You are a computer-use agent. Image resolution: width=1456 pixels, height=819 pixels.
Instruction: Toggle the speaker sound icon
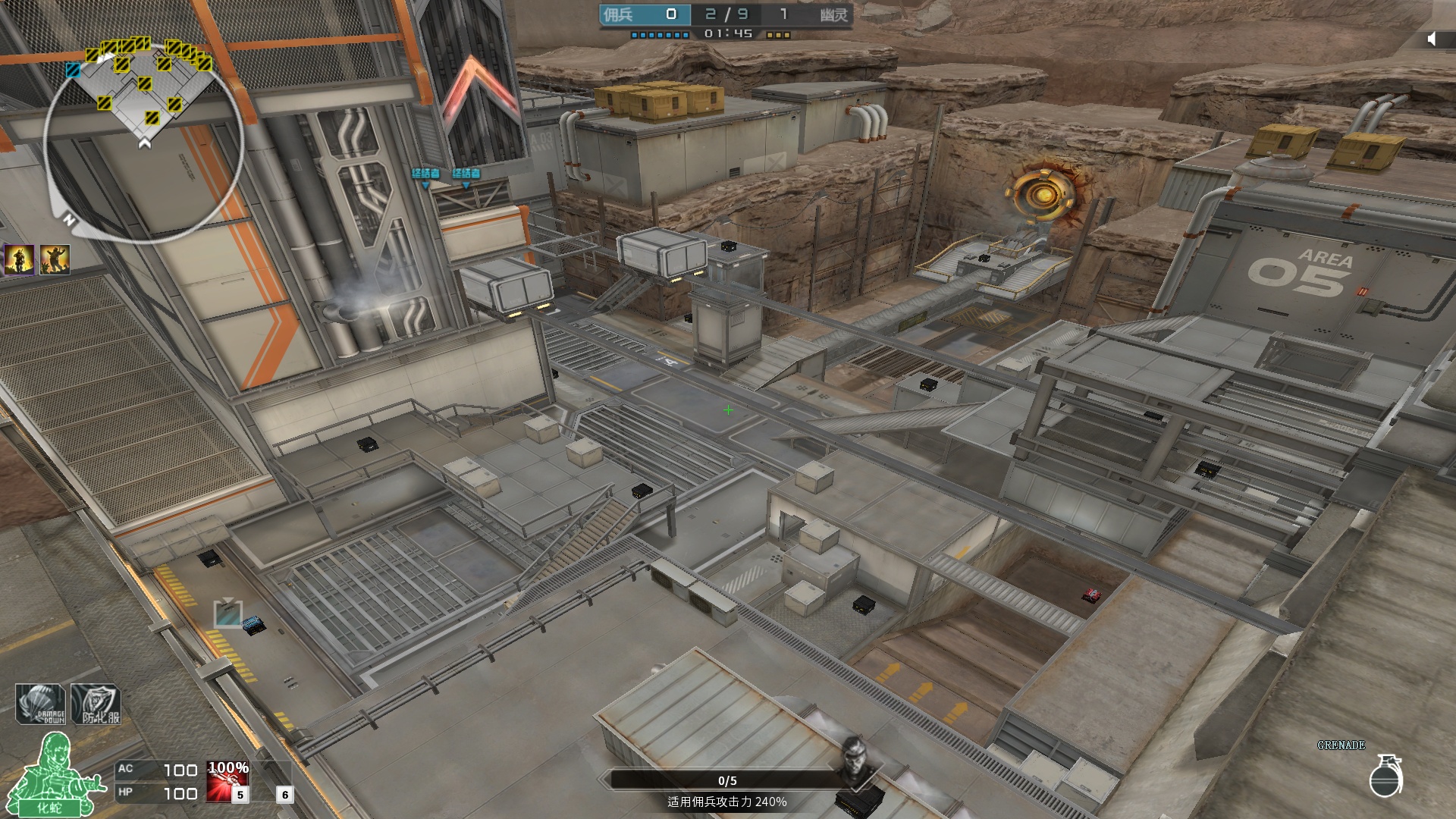[x=1432, y=39]
